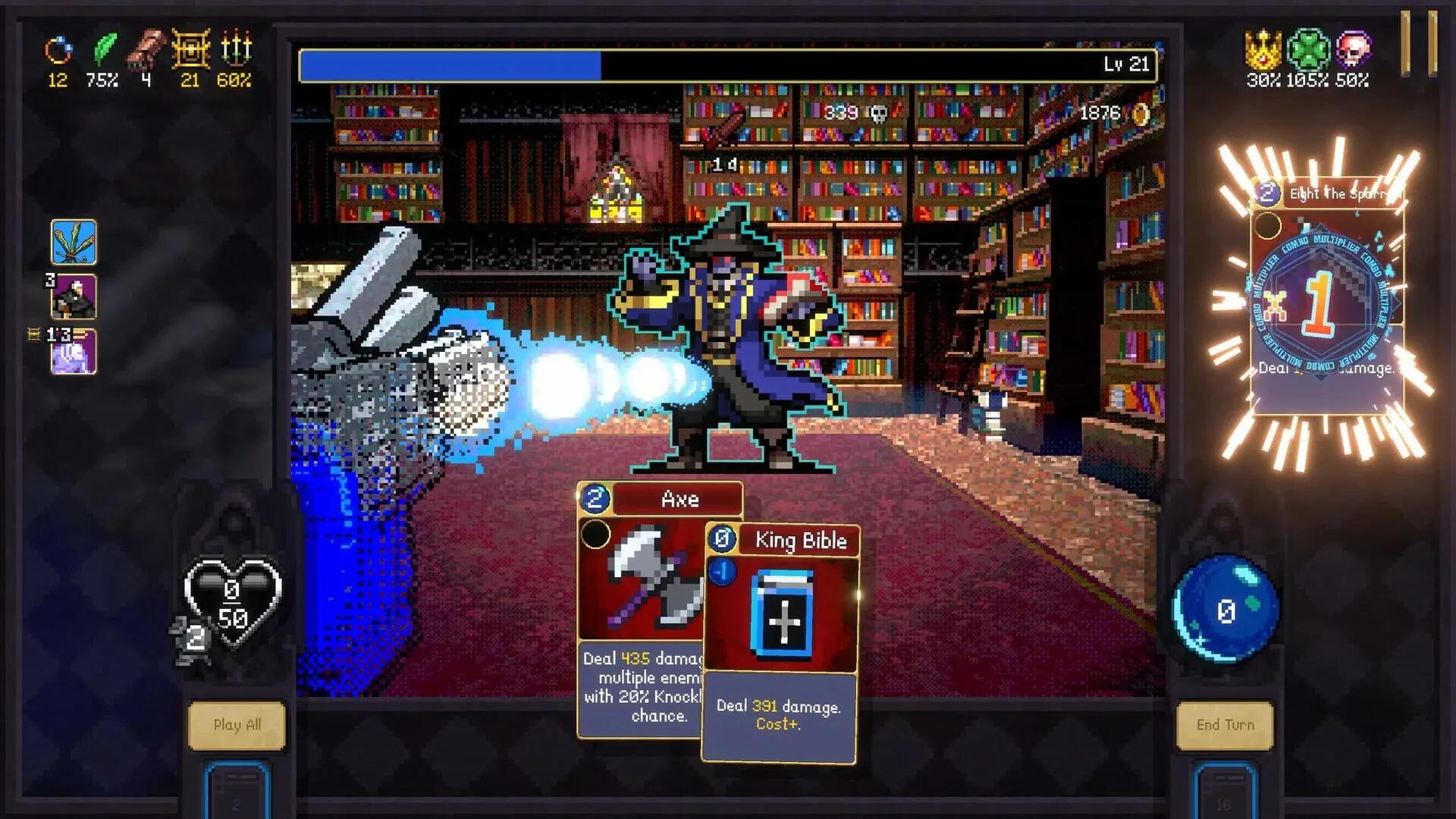1456x819 pixels.
Task: Click the skull kill counter showing 339
Action: tap(849, 114)
